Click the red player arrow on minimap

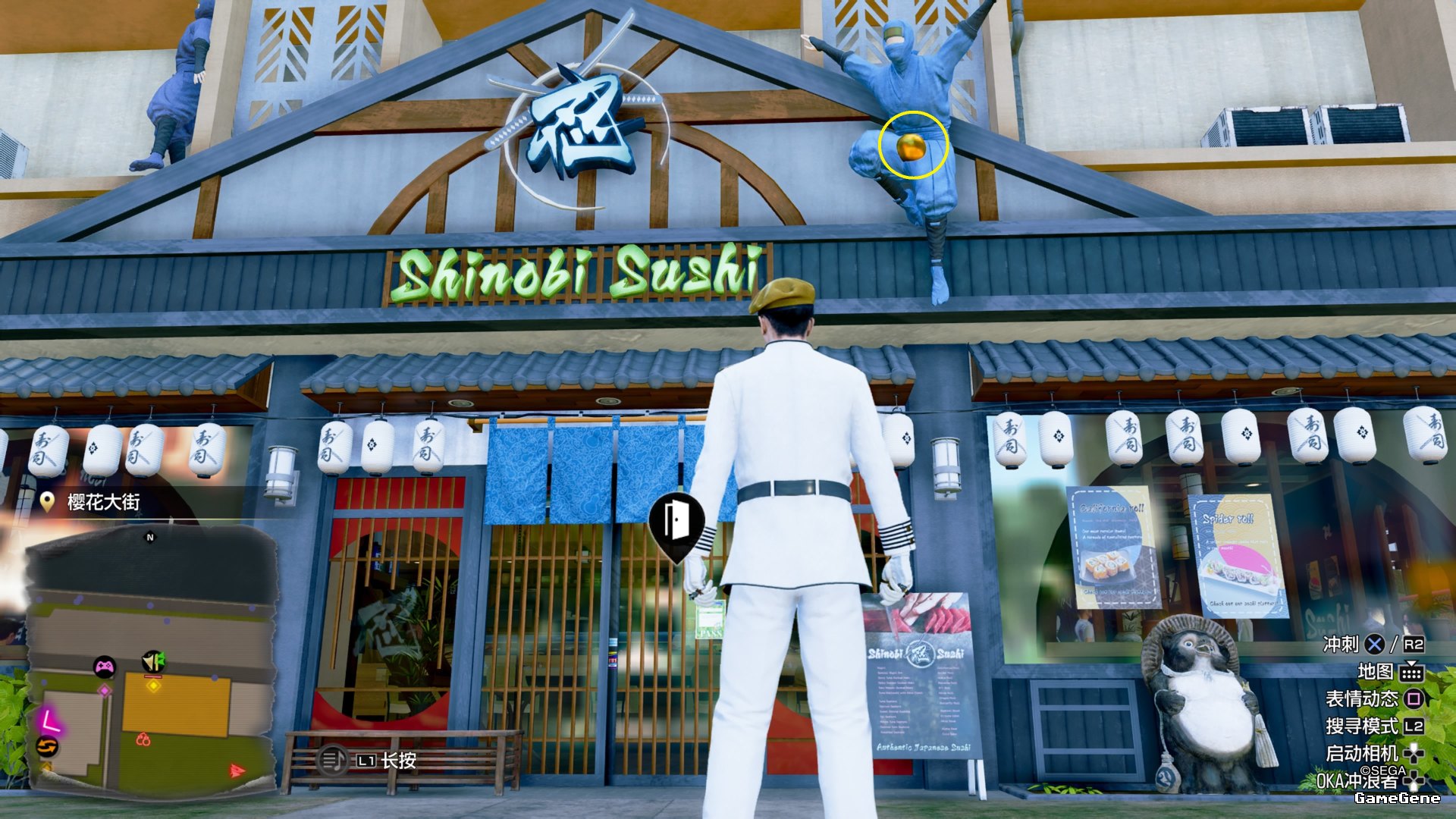pyautogui.click(x=237, y=771)
